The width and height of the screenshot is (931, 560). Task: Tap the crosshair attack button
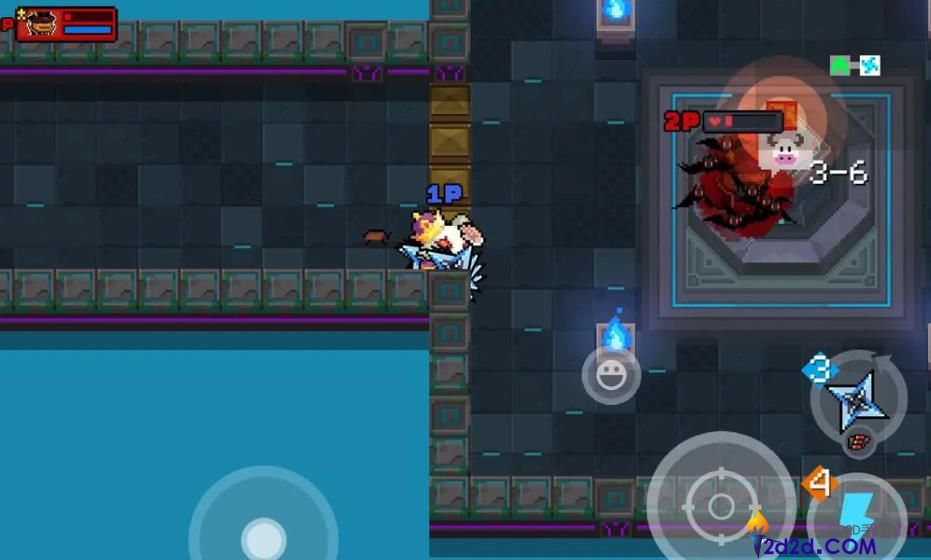pos(720,505)
